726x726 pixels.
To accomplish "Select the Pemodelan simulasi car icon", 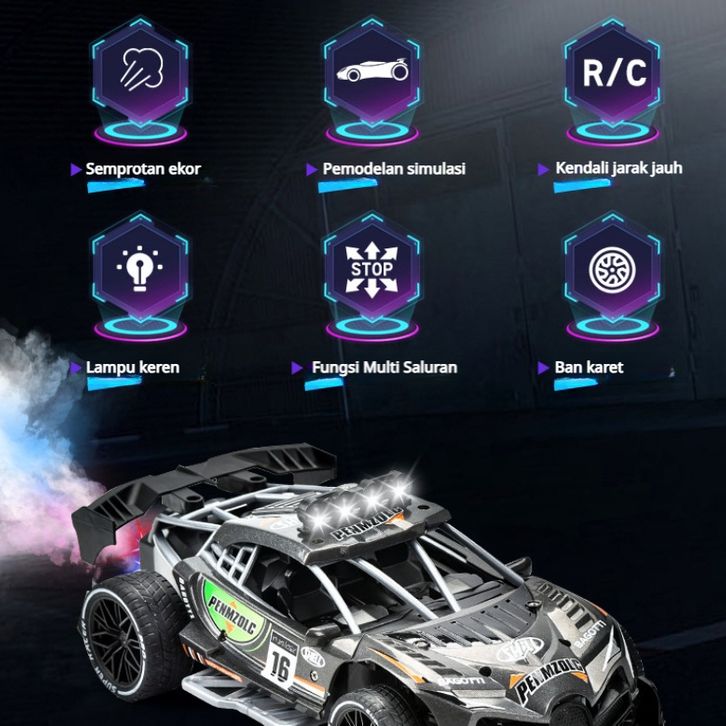I will [372, 72].
